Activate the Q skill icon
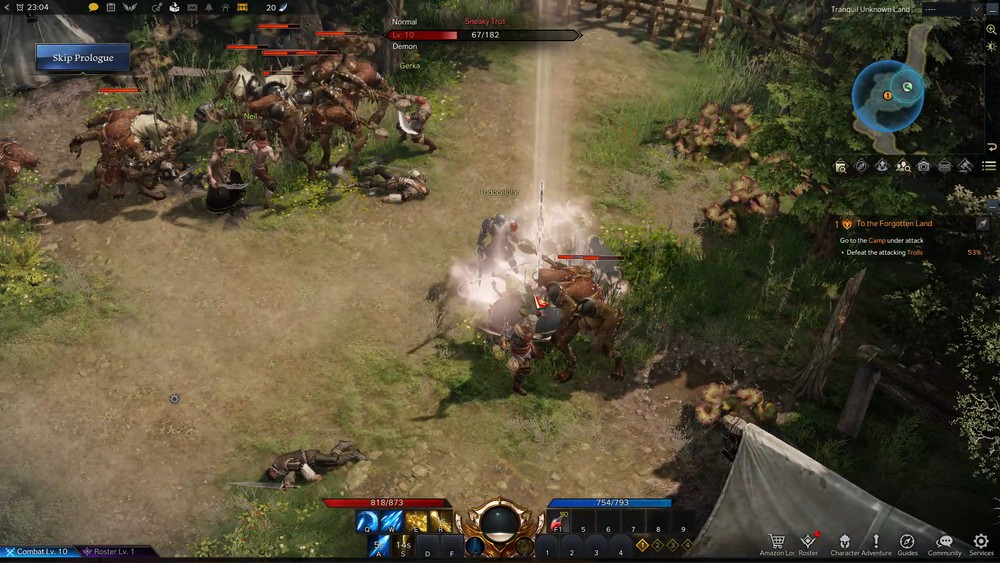Image resolution: width=1000 pixels, height=563 pixels. [367, 521]
